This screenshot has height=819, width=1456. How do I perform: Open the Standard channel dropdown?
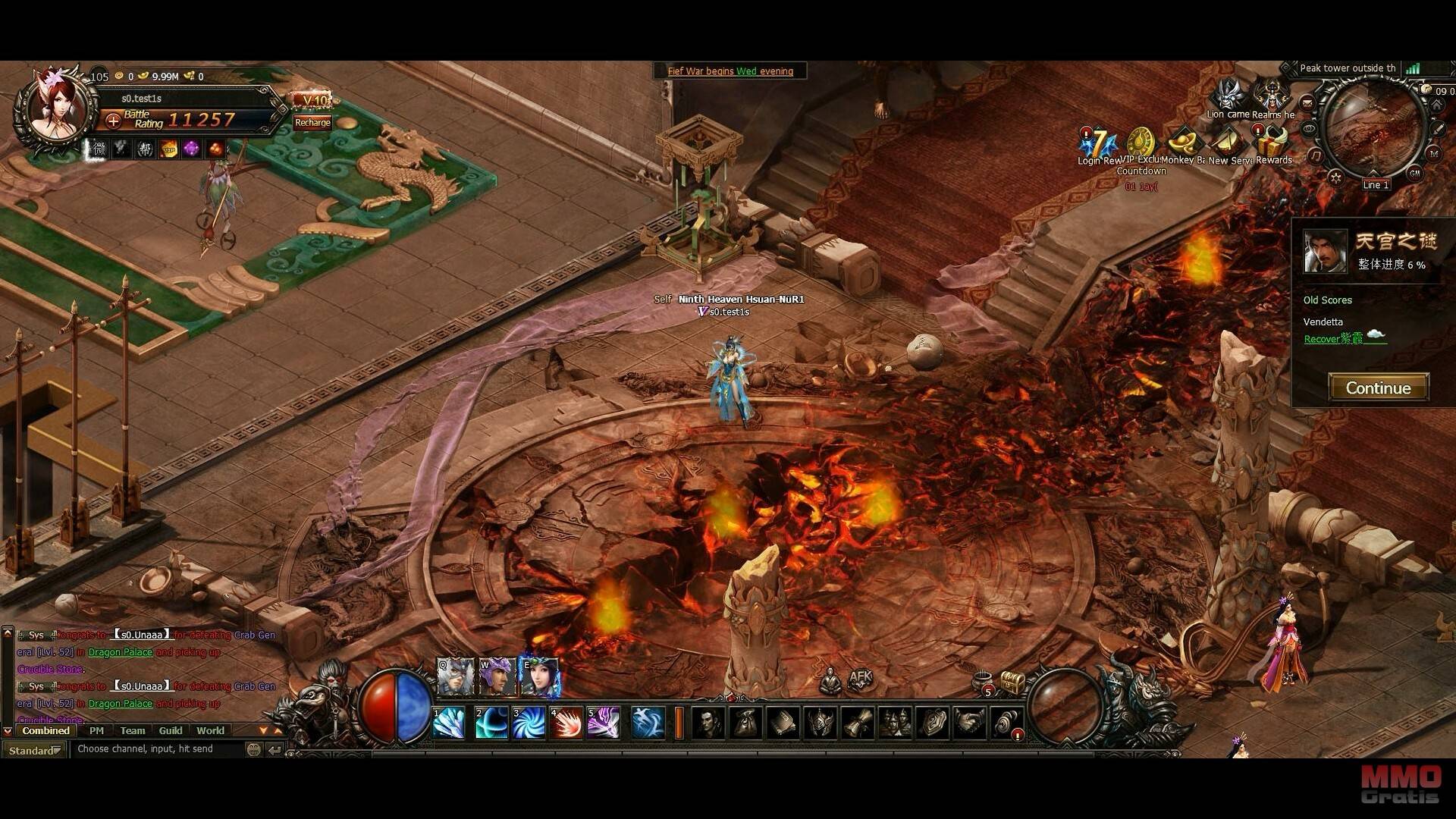pos(34,750)
